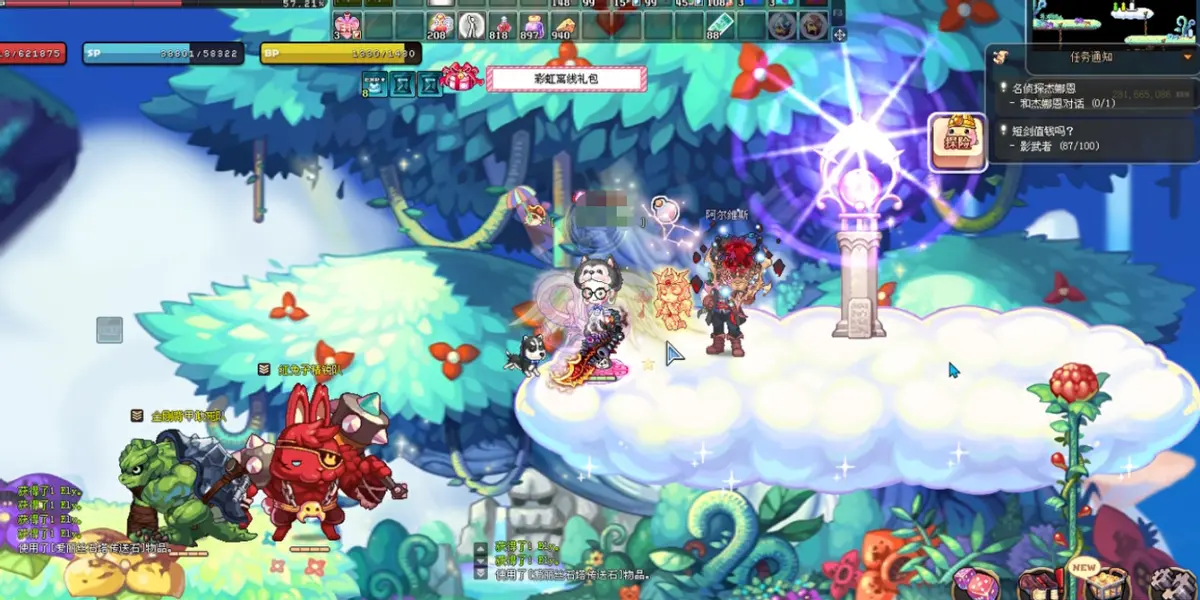1200x600 pixels.
Task: Use the pink heart gift hotbar item
Action: [x=347, y=24]
